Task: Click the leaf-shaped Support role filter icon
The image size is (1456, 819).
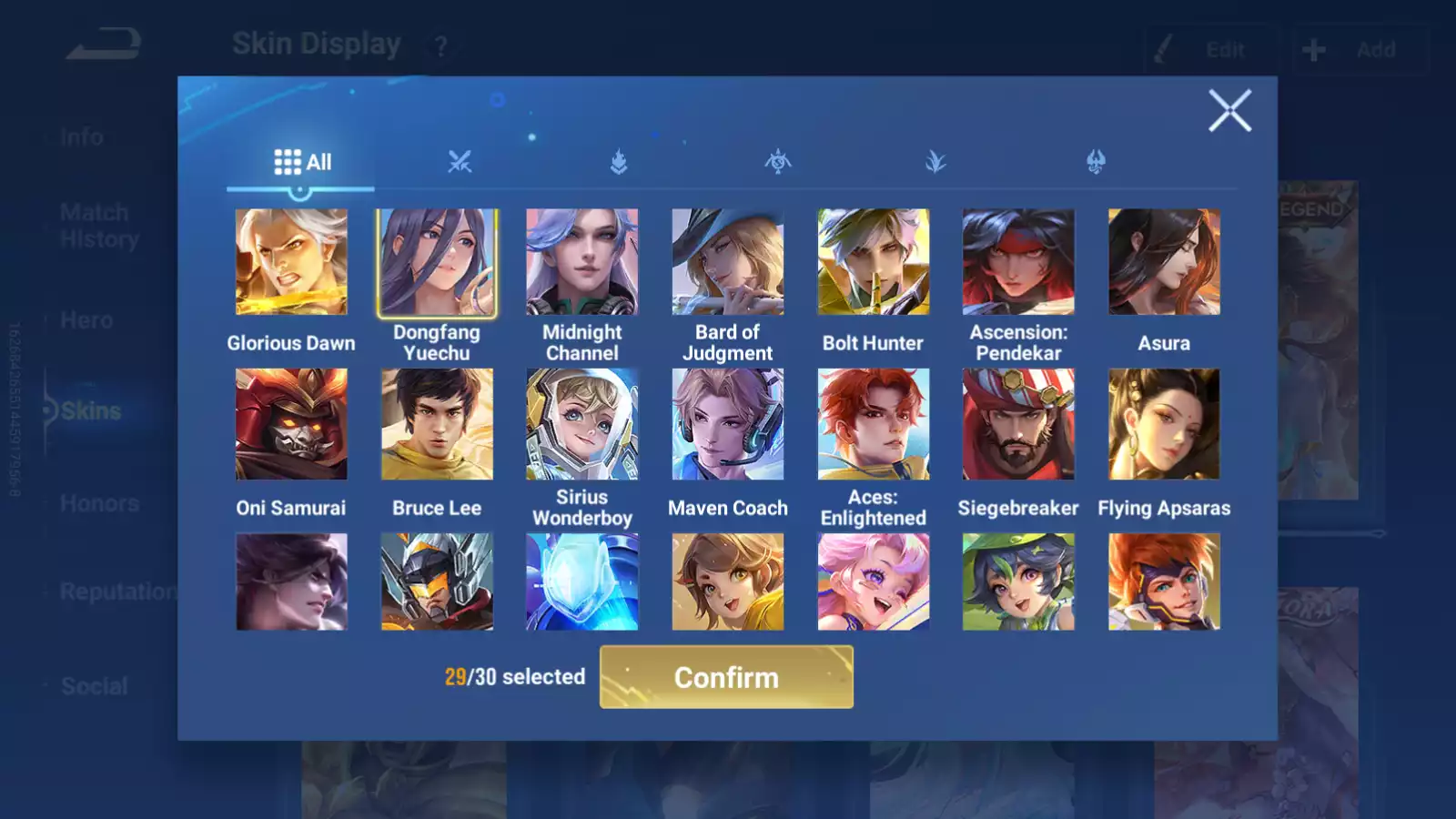Action: coord(937,162)
